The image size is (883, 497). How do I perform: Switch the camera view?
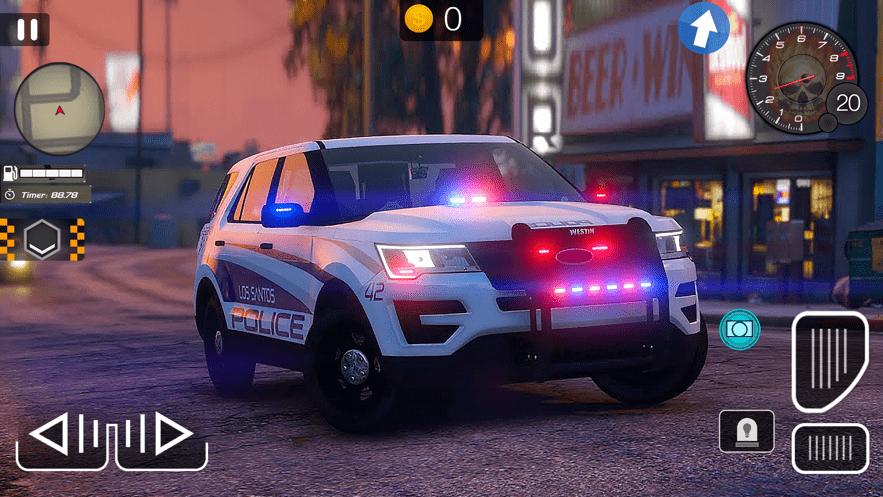(x=739, y=329)
